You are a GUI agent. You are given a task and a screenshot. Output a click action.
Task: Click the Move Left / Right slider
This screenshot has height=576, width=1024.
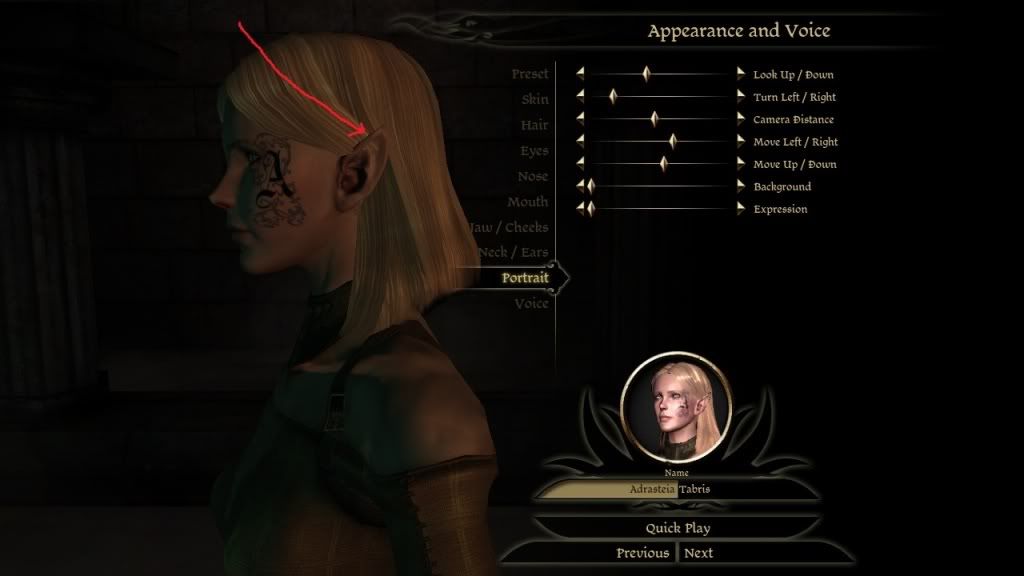660,142
